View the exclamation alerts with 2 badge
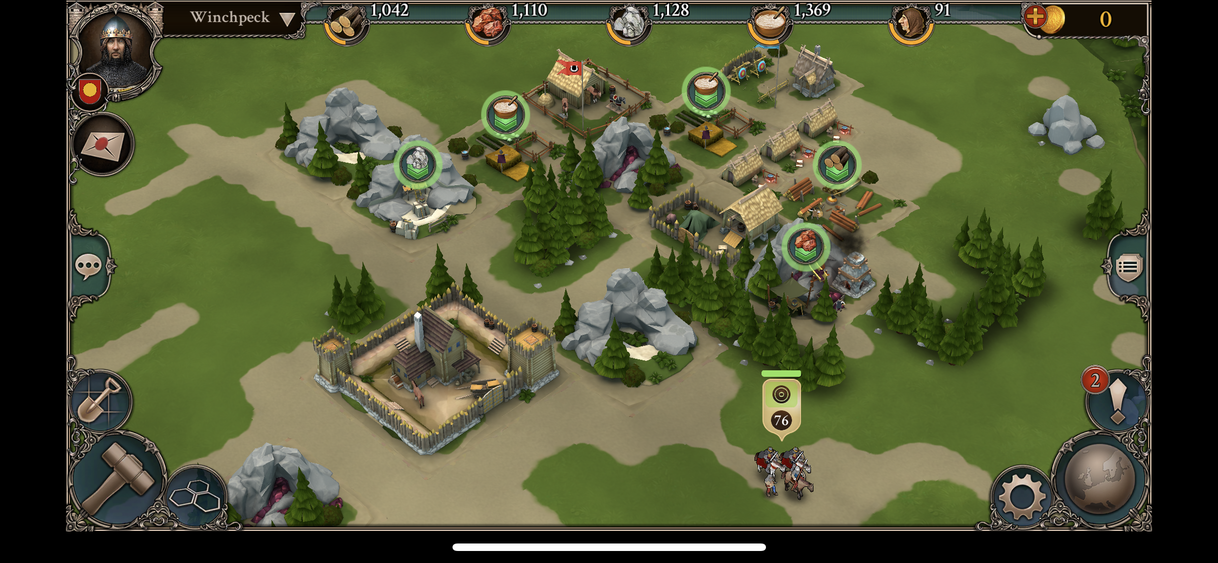The height and width of the screenshot is (563, 1218). tap(1117, 400)
